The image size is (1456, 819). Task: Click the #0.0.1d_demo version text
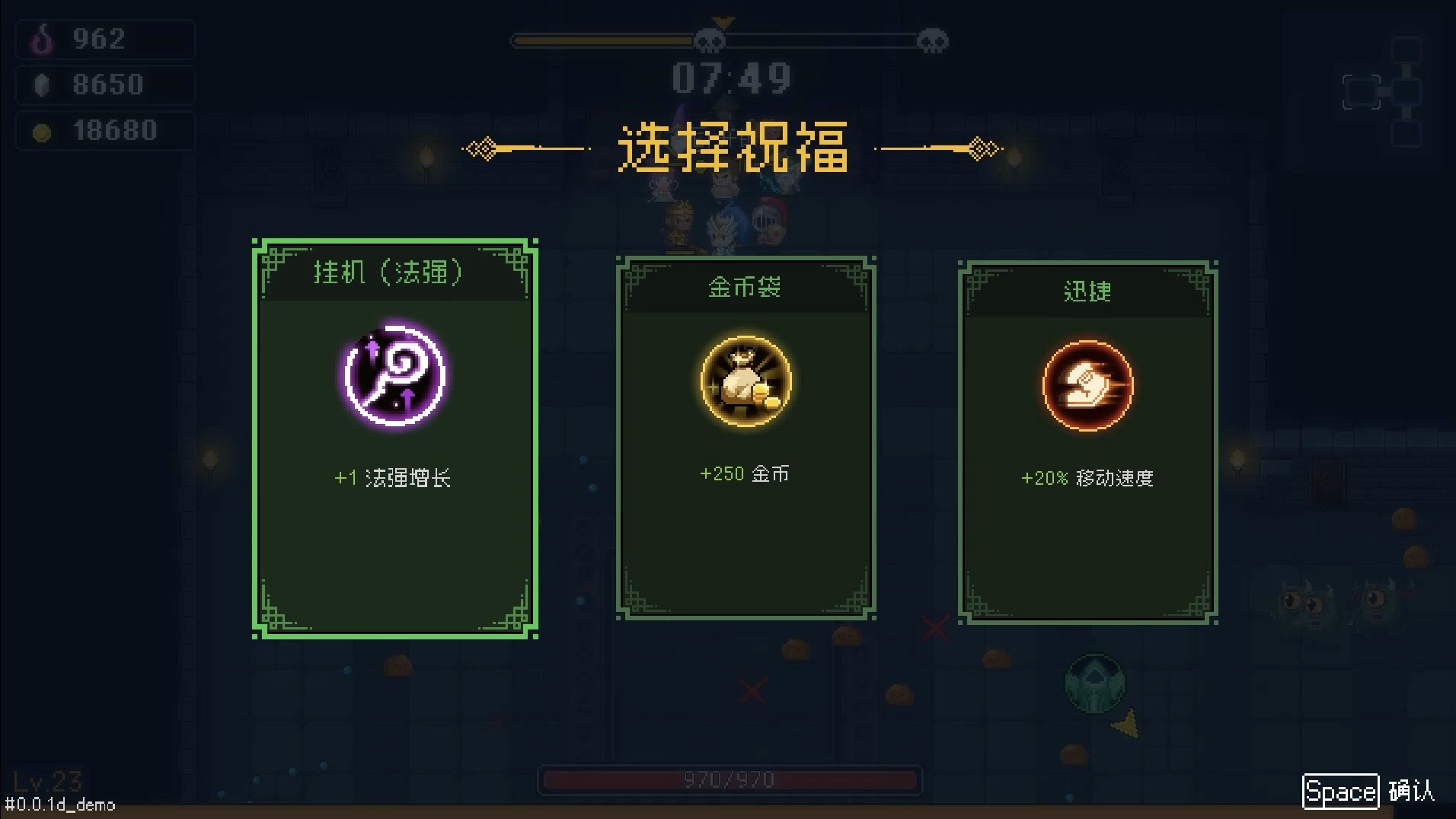pyautogui.click(x=59, y=805)
